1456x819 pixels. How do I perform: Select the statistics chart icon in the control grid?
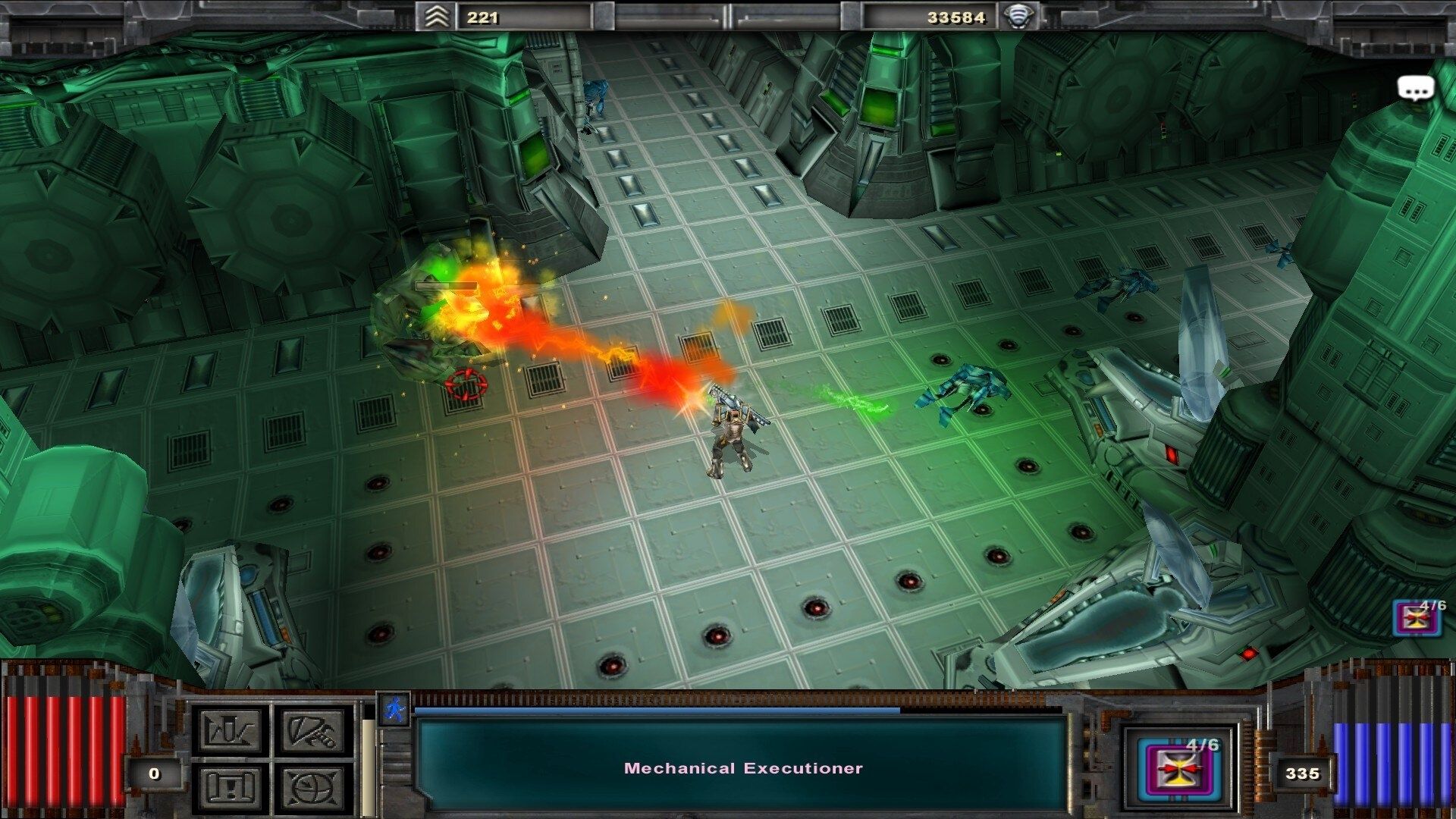coord(231,730)
